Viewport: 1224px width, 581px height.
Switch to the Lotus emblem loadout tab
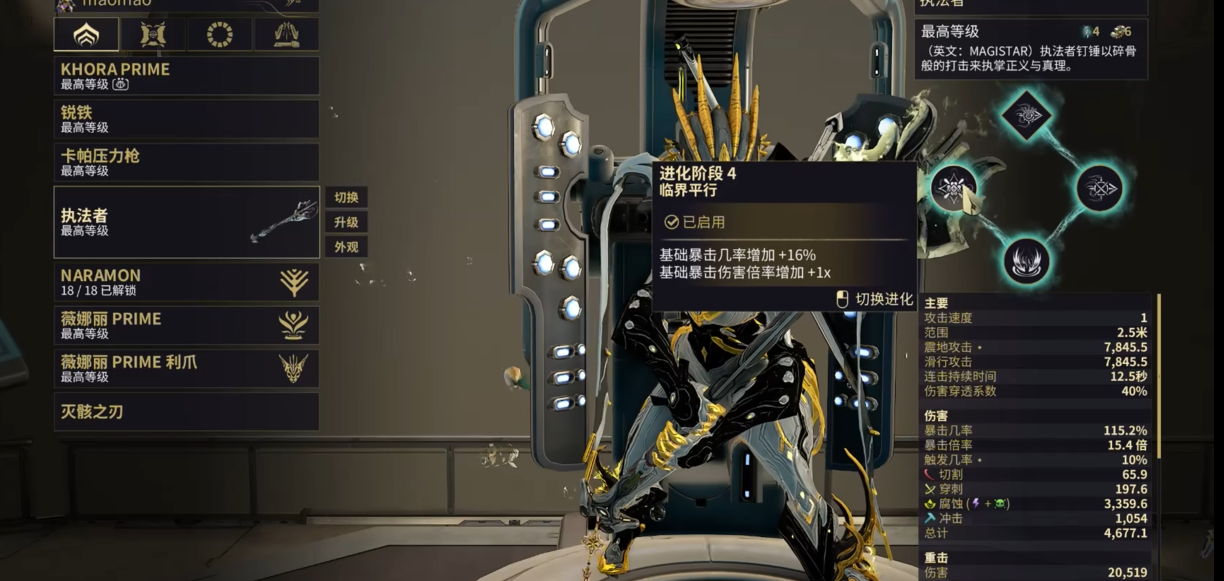(86, 35)
